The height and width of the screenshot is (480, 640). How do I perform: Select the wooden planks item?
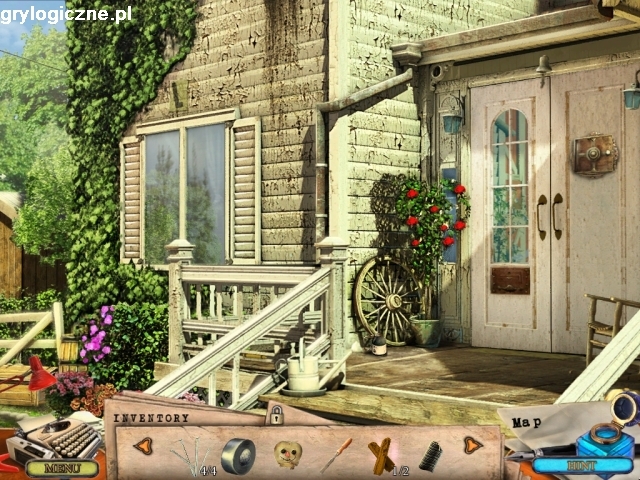click(x=381, y=456)
